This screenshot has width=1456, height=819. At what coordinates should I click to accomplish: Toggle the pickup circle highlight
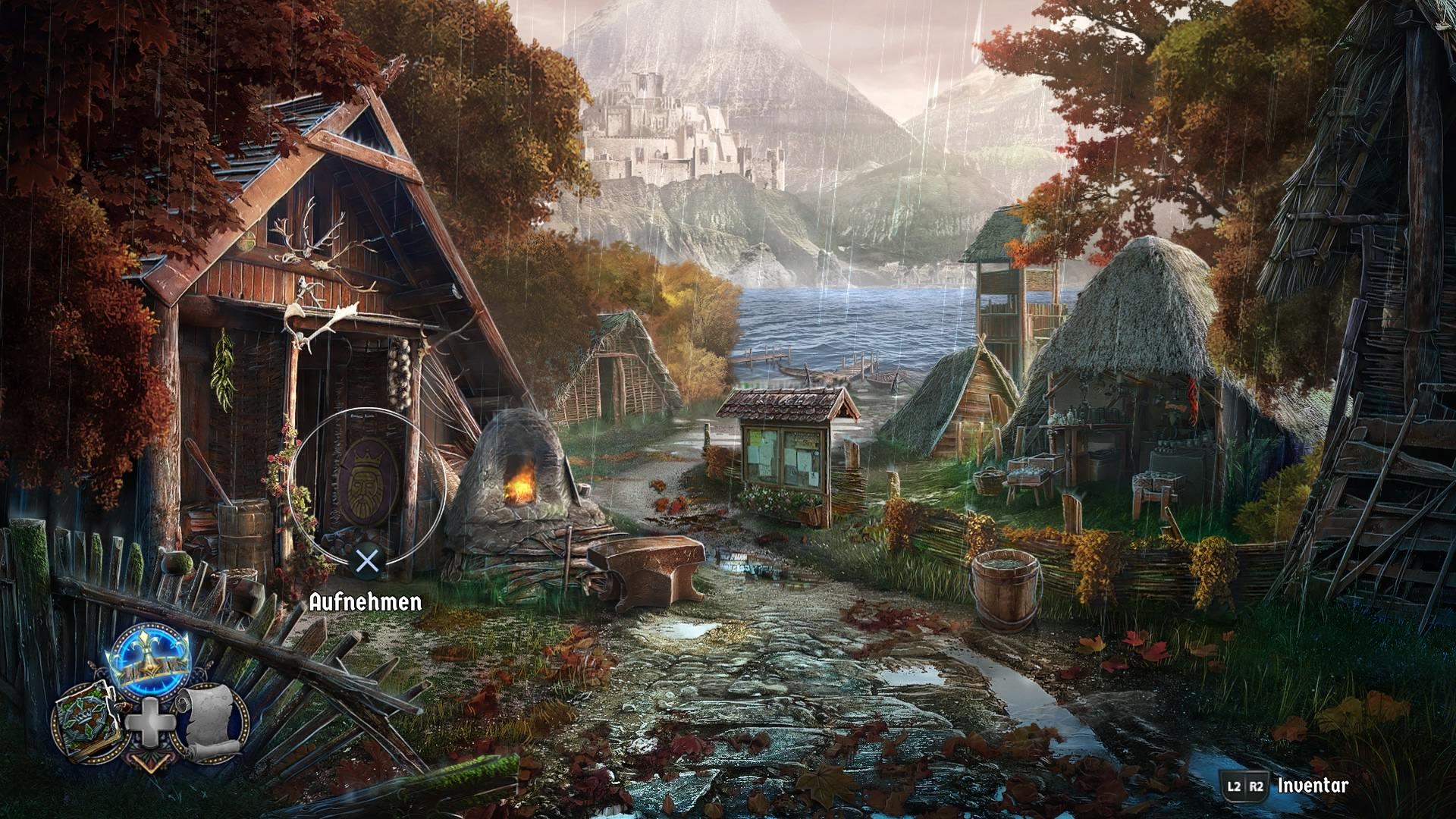(367, 485)
